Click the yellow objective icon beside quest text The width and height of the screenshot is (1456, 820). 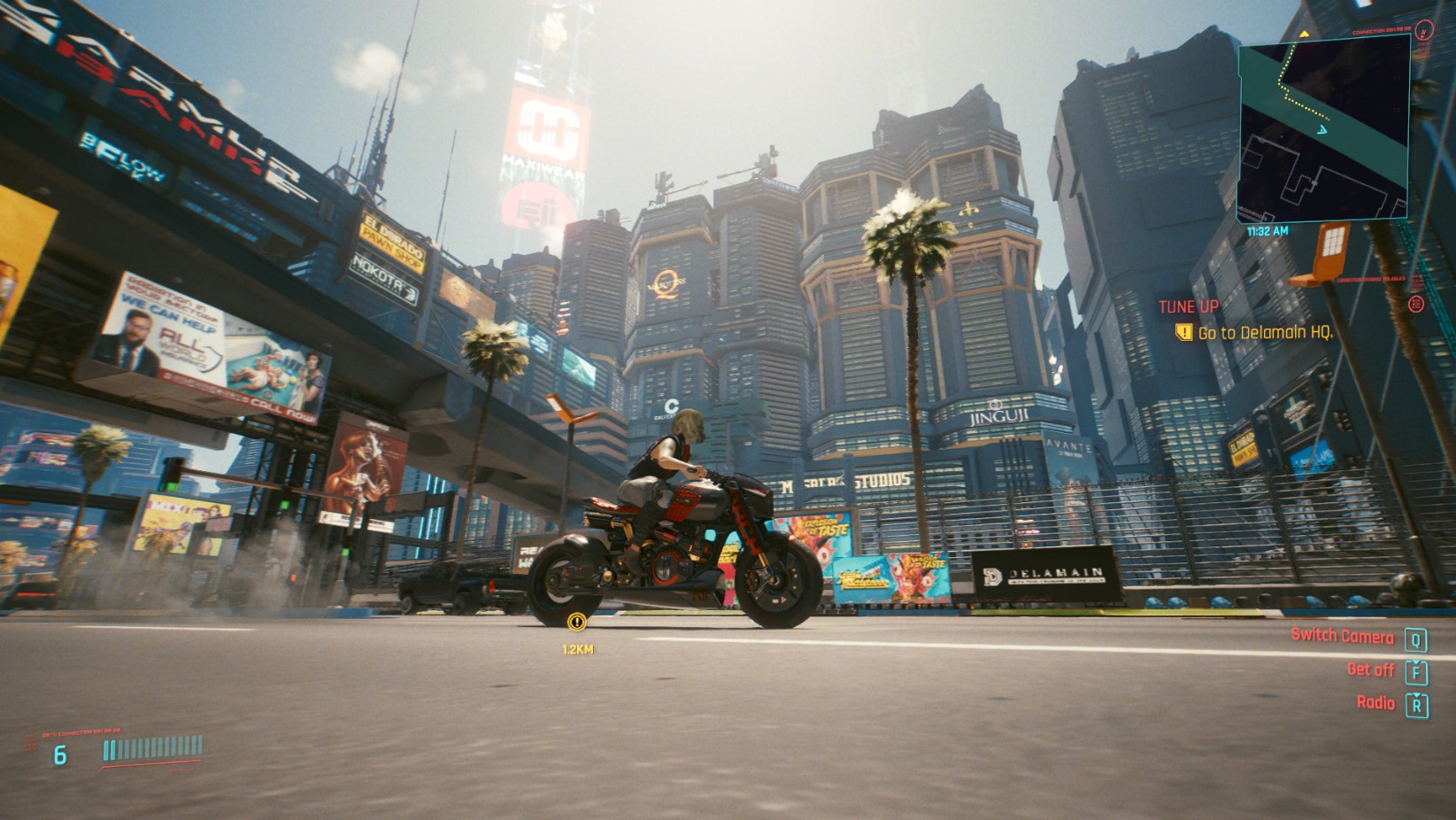coord(1183,333)
